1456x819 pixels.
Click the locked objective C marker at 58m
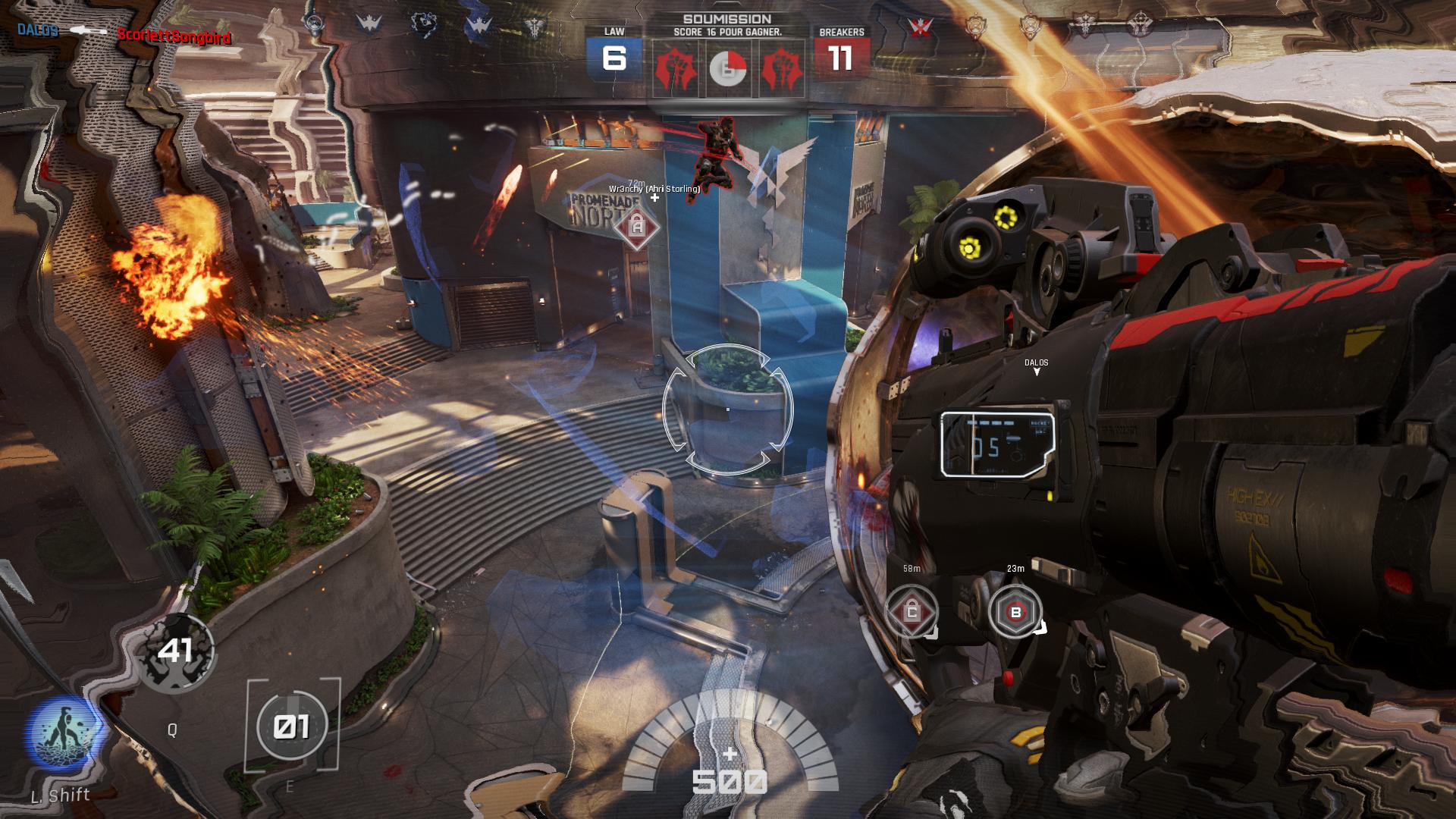click(912, 611)
